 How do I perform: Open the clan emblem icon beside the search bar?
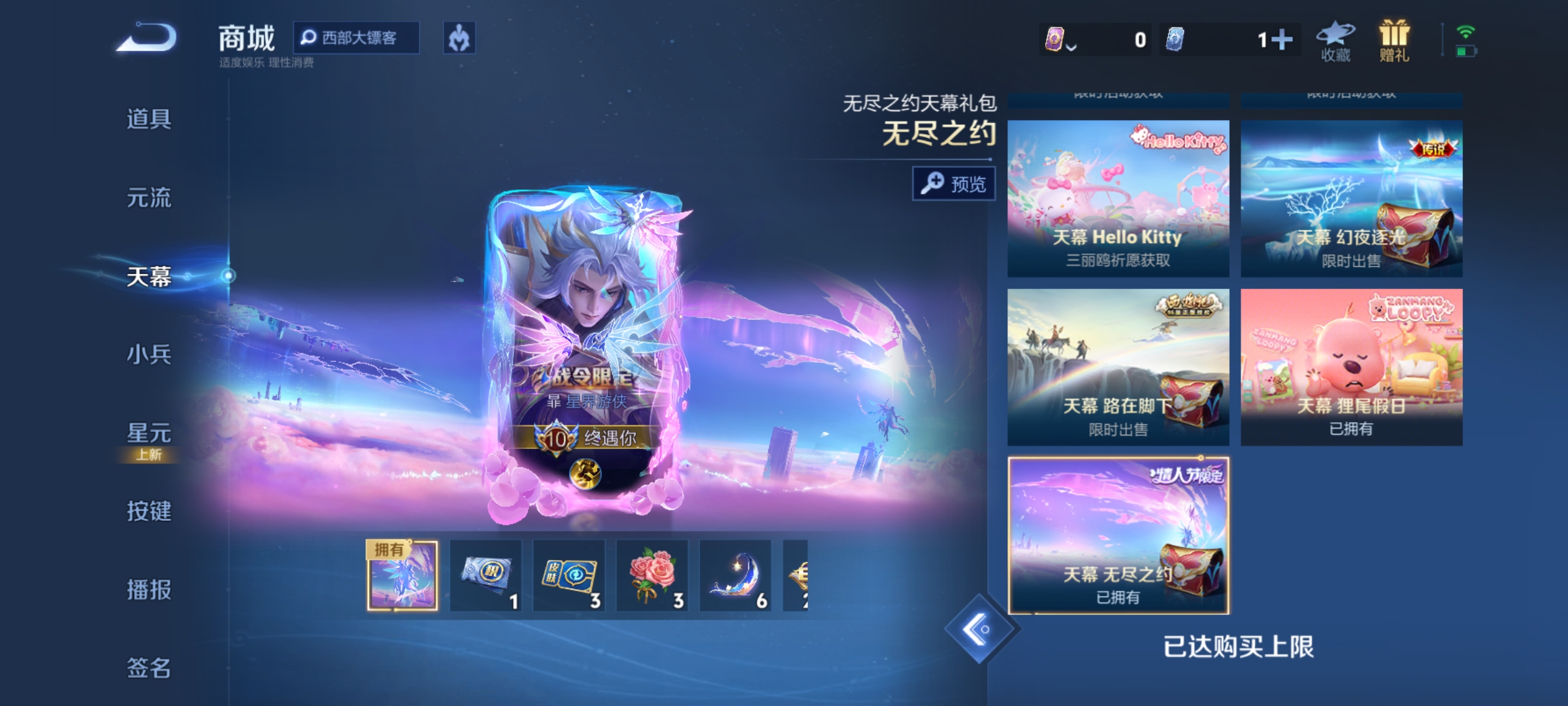(459, 39)
